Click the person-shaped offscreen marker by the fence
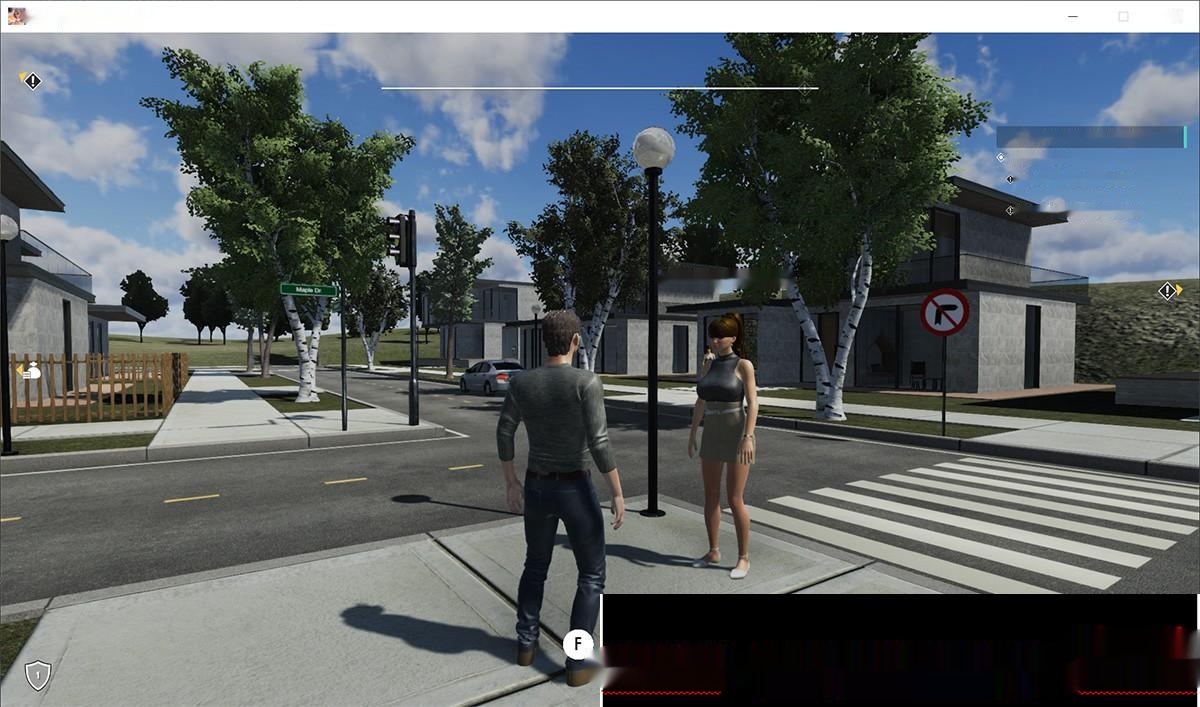1200x707 pixels. (31, 371)
